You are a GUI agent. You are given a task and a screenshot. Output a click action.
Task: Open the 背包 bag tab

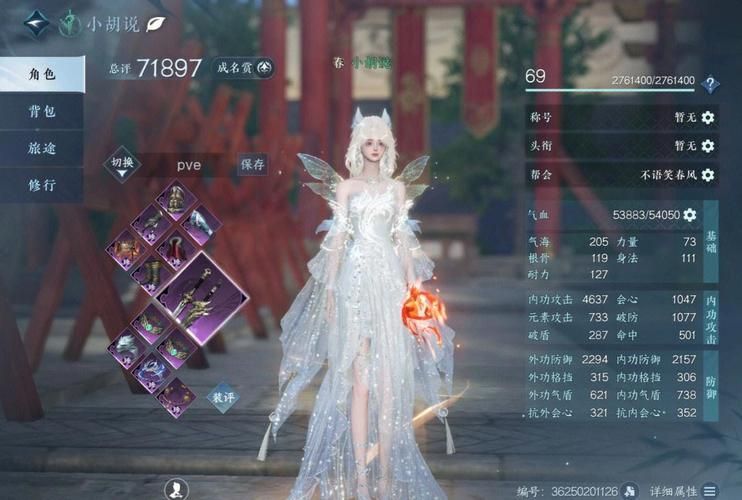click(41, 111)
